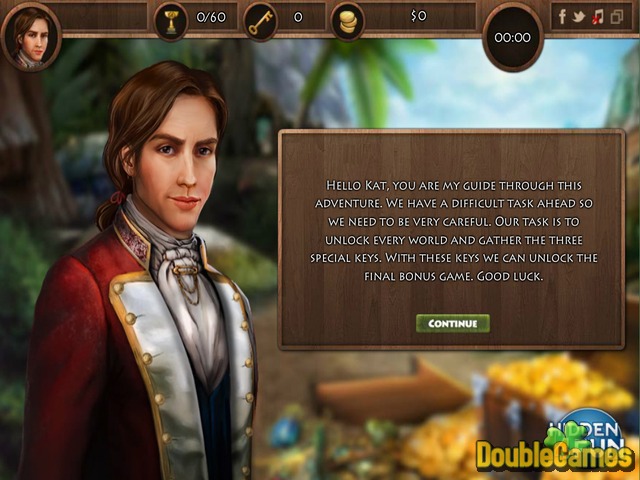Select the golden key icon

260,18
